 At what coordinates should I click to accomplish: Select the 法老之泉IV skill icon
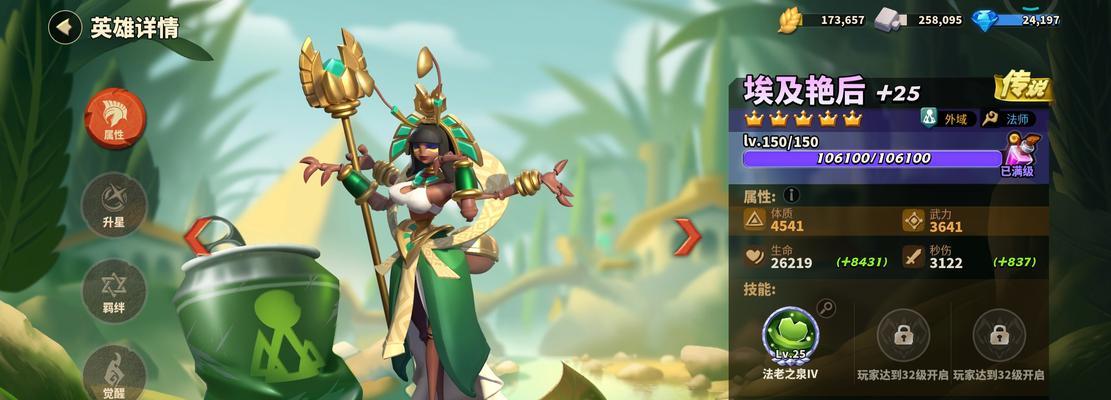(x=790, y=335)
